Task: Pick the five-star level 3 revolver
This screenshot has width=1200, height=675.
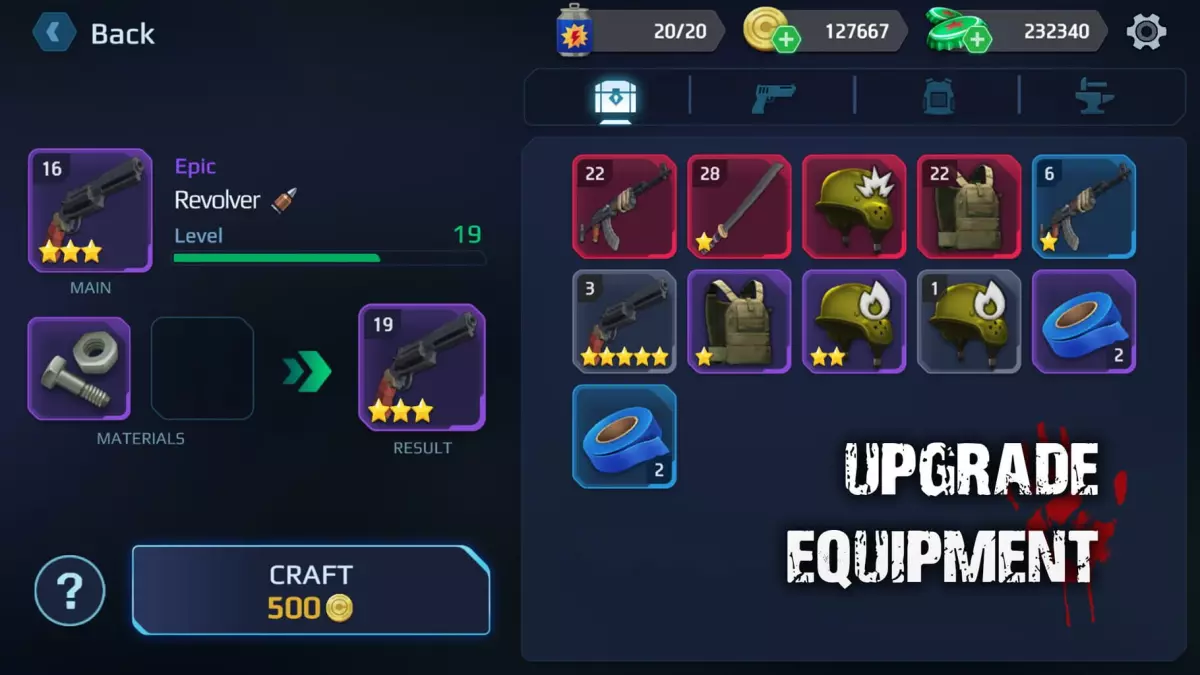Action: [x=624, y=322]
